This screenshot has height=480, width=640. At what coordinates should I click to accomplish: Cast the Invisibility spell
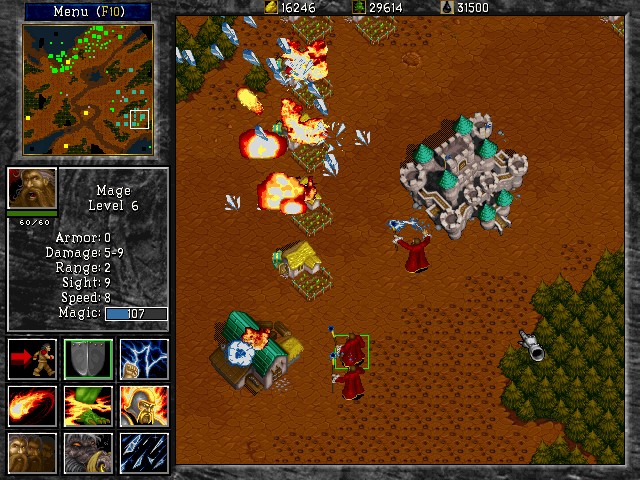tap(32, 452)
